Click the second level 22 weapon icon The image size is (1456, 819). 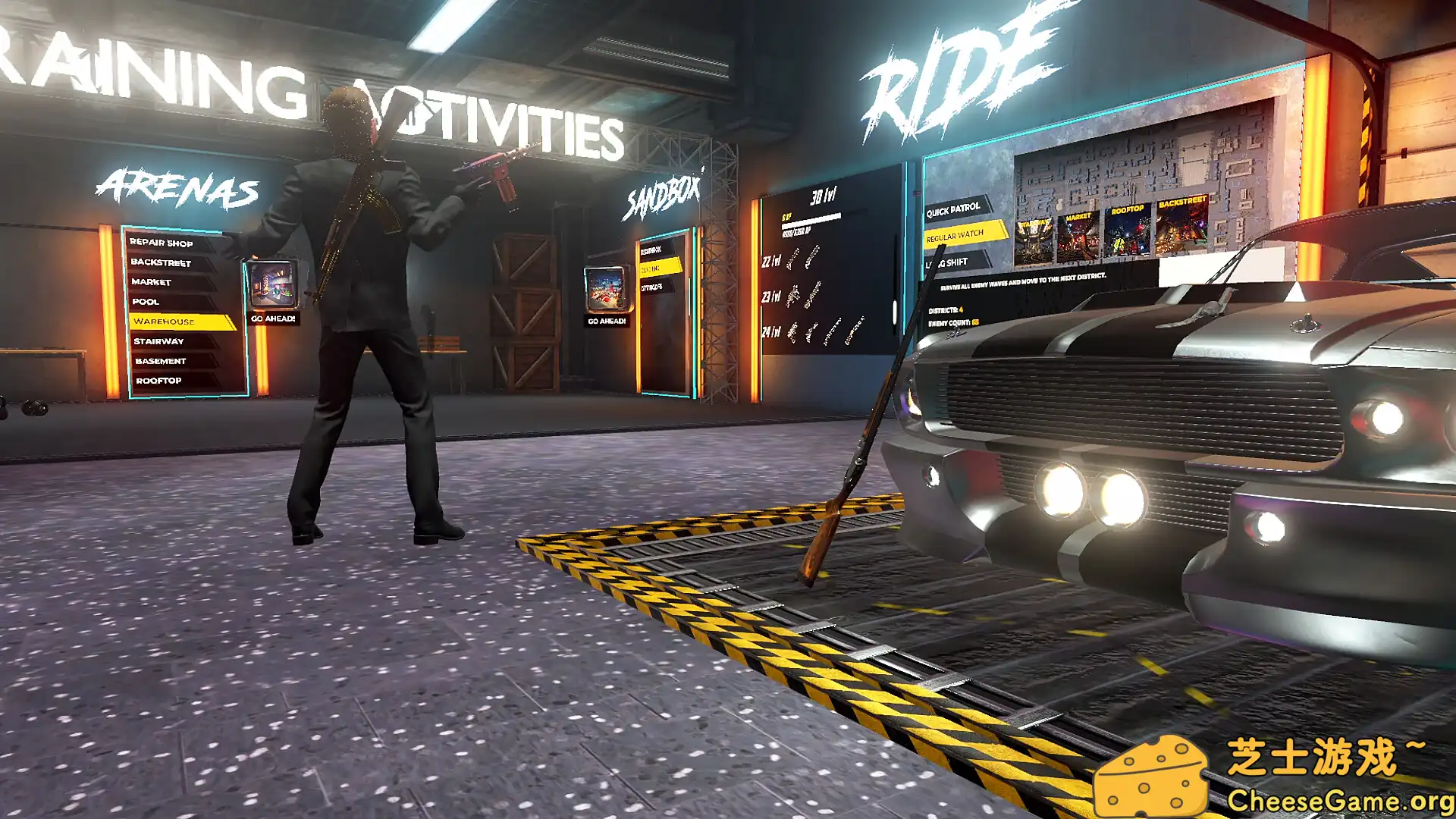point(810,257)
